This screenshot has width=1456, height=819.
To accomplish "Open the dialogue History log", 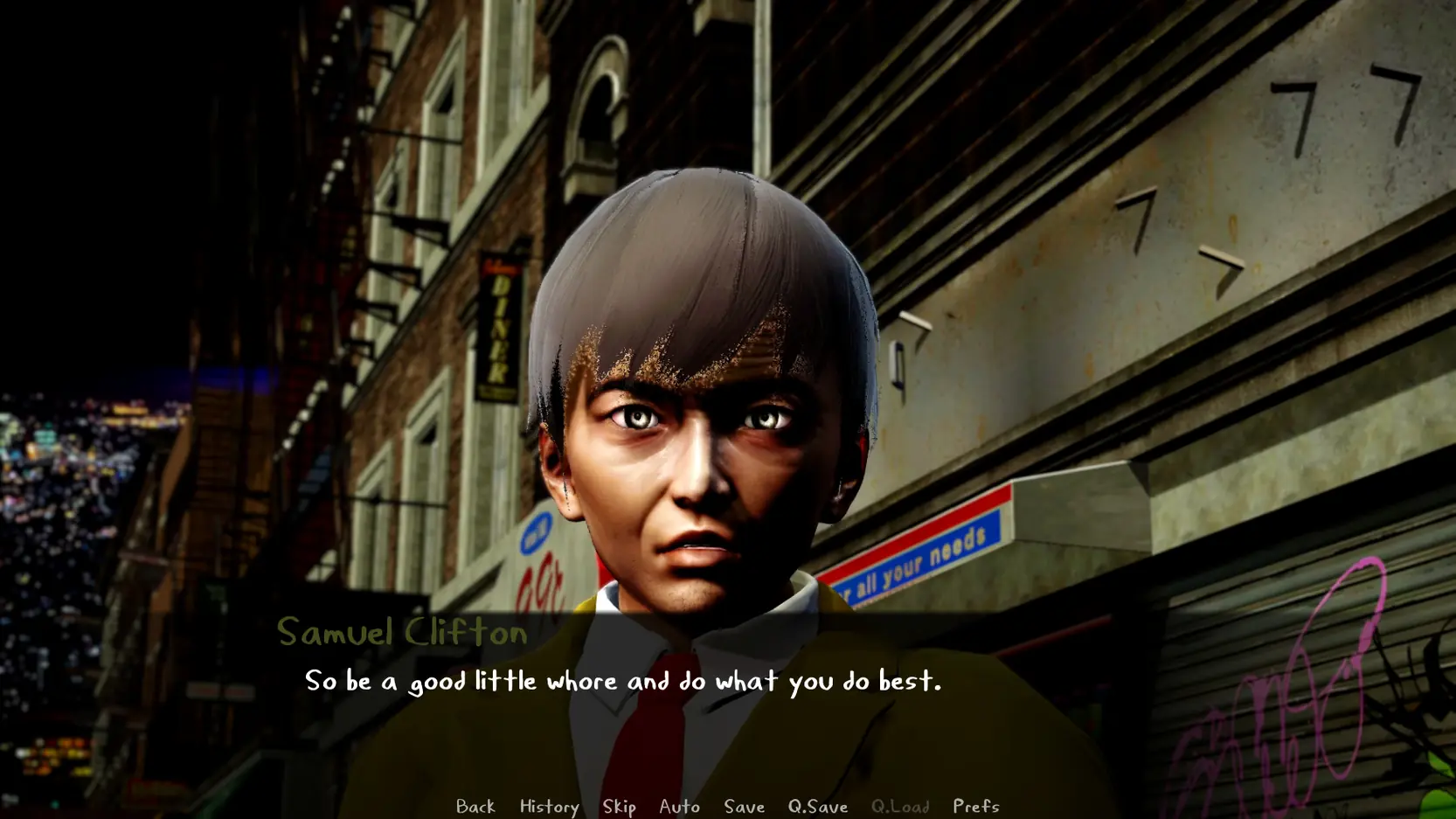I will point(549,806).
